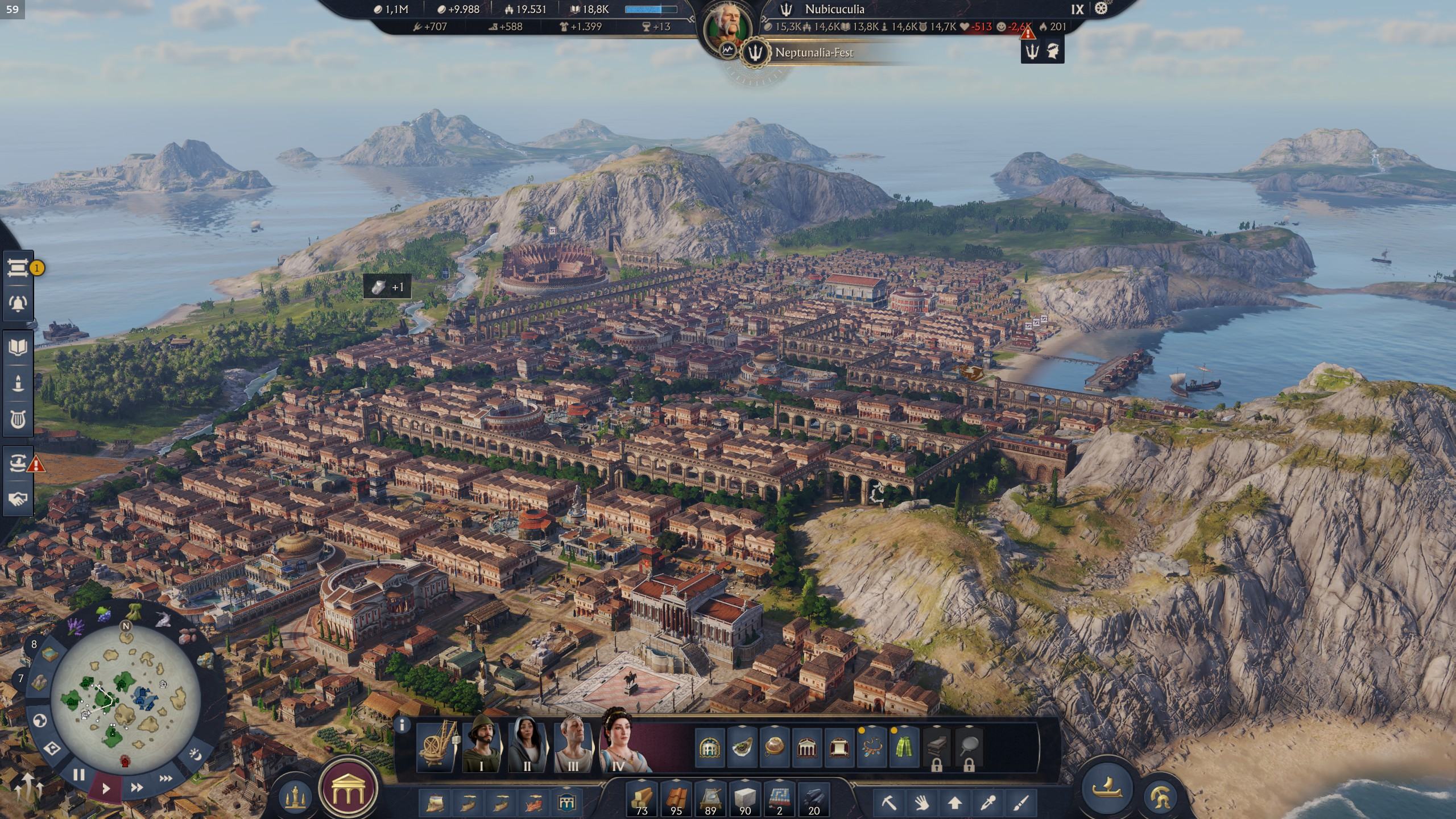This screenshot has height=819, width=1456.
Task: Click the island minimap
Action: coord(125,698)
